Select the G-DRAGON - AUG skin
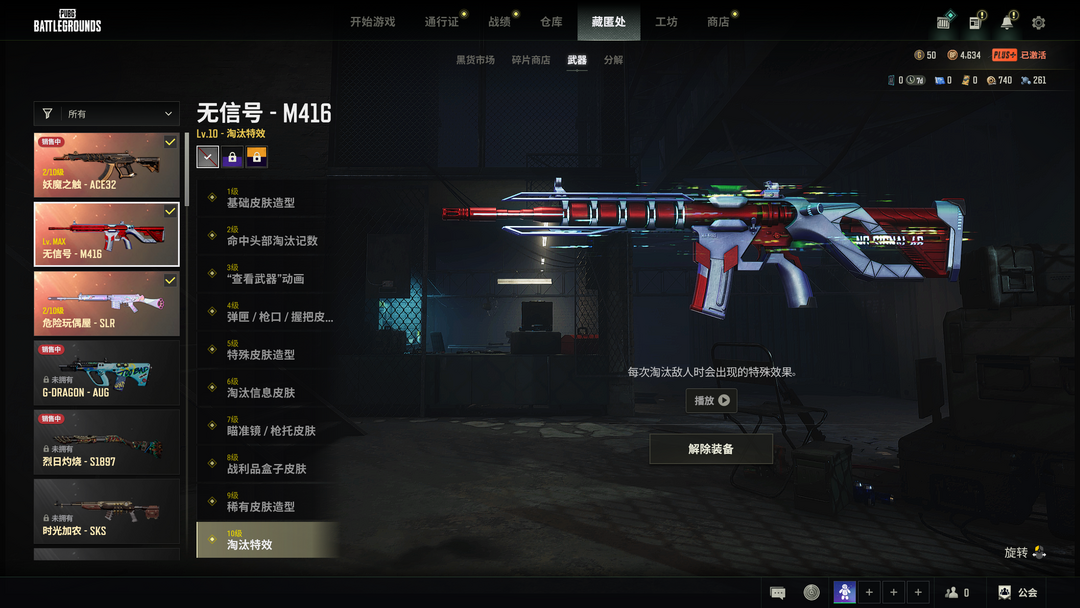 coord(107,372)
